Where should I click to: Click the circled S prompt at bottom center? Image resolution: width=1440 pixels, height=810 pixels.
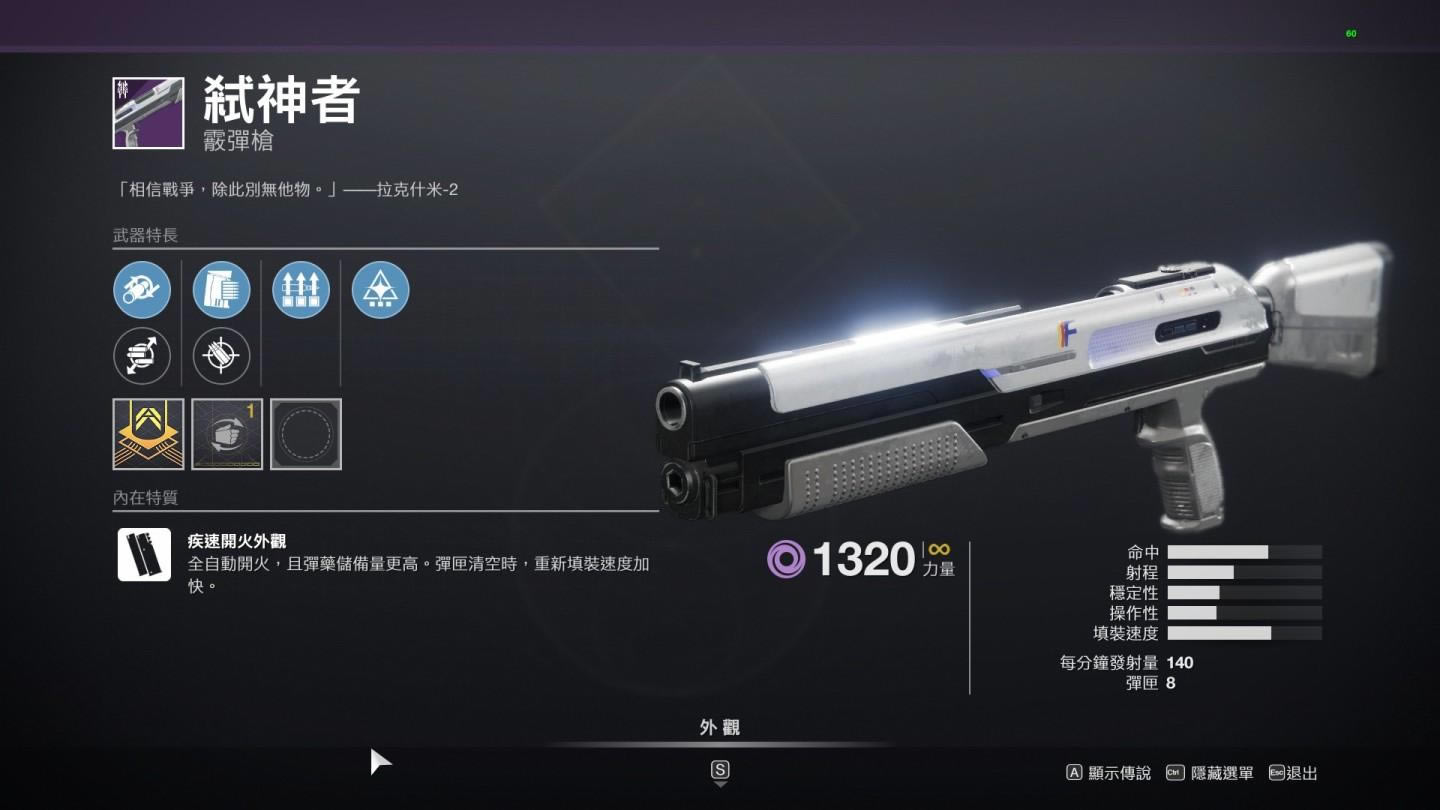722,770
